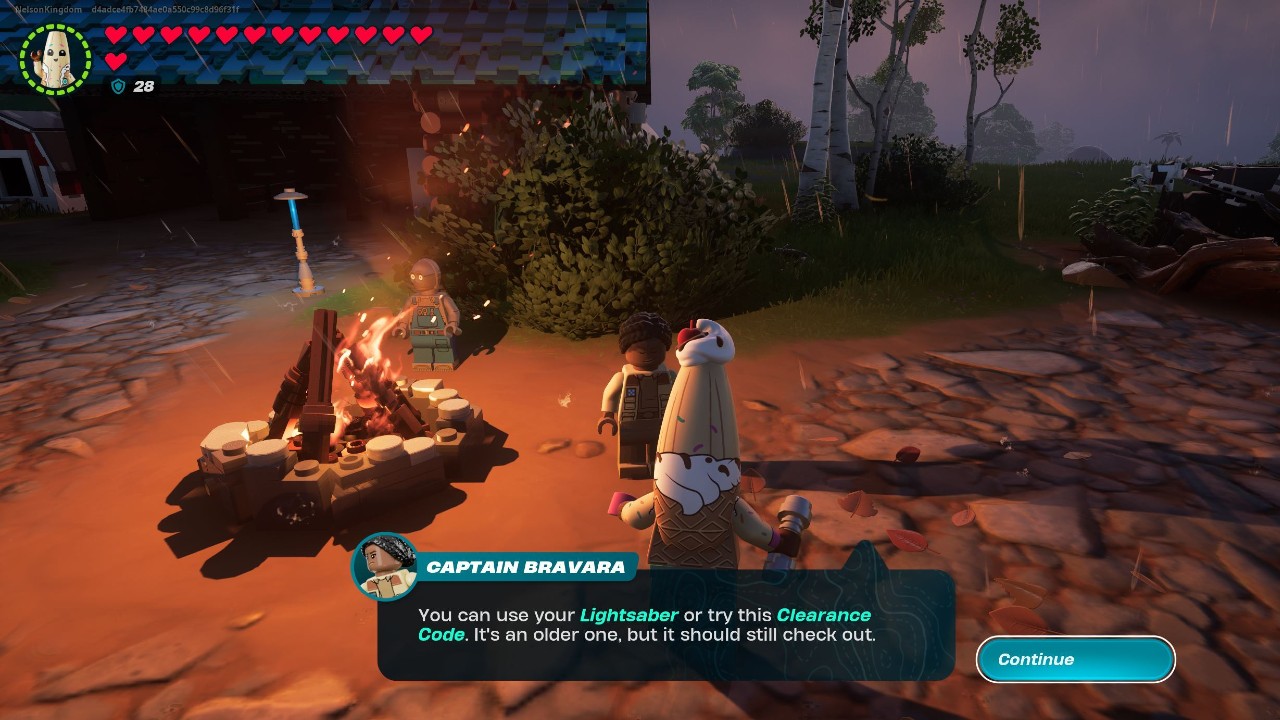Select the player character portrait icon

56,59
